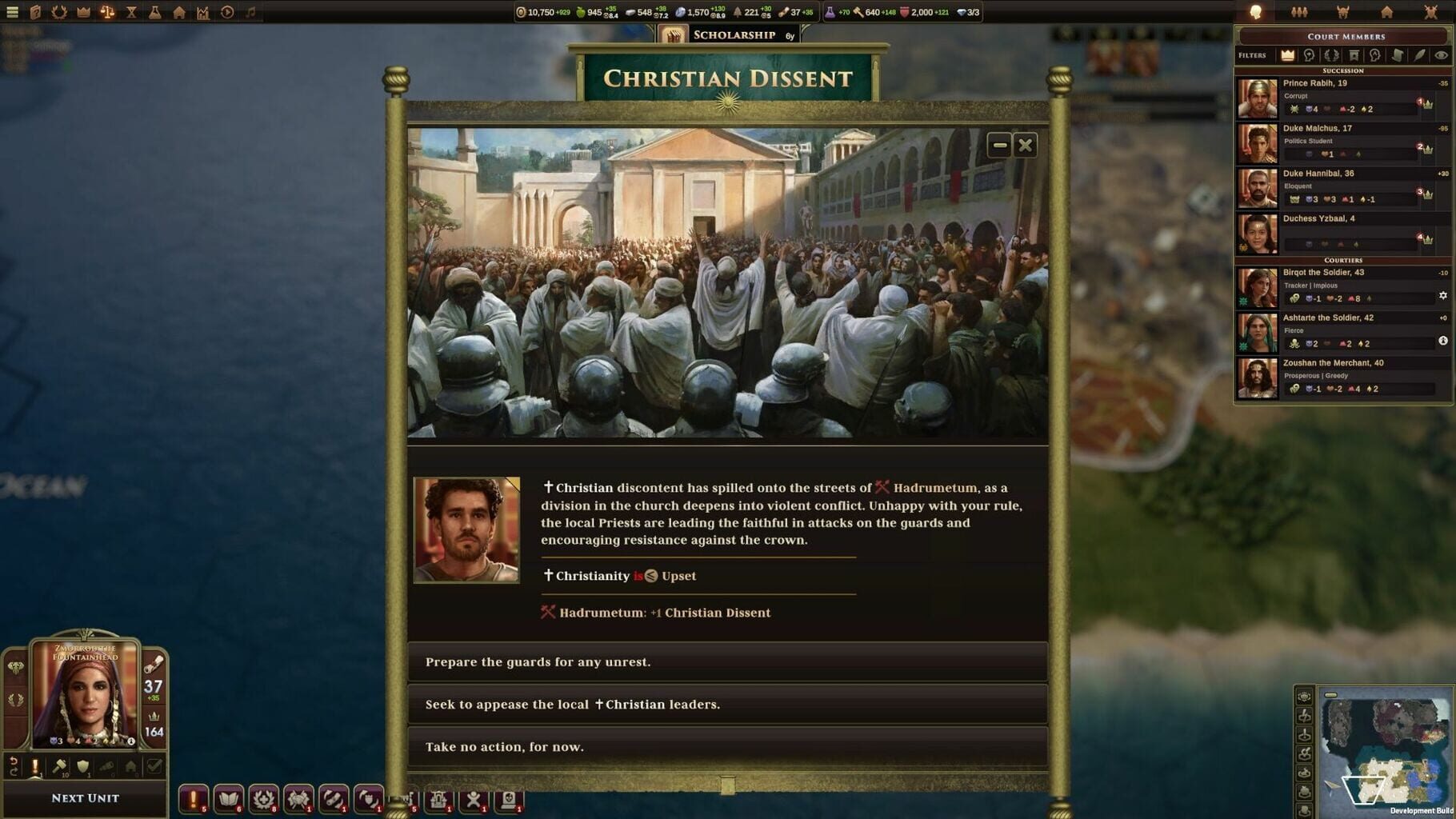
Task: Select the hourglass time icon in top menu
Action: point(130,11)
